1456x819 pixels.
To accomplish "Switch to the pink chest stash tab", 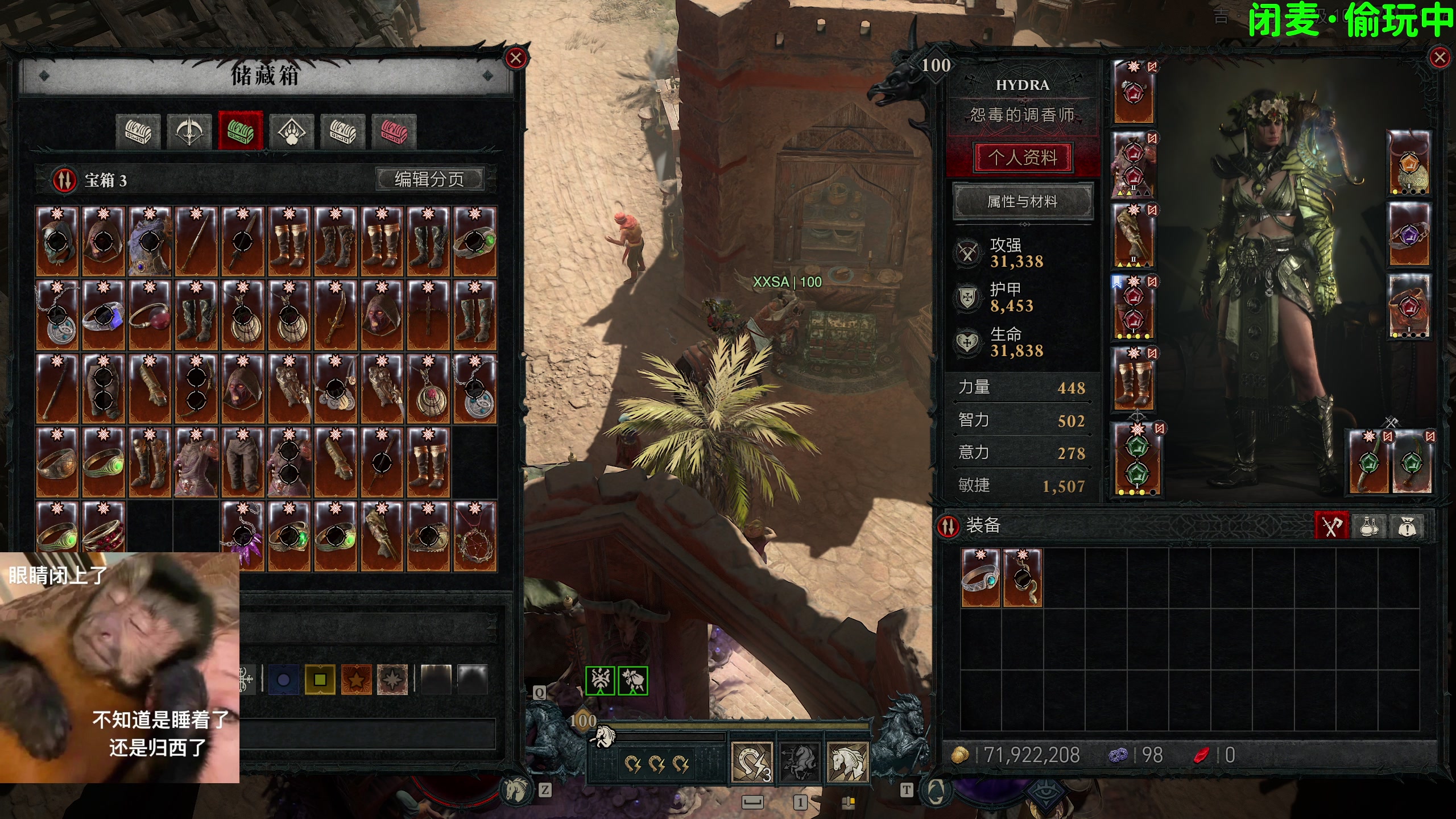I will pyautogui.click(x=394, y=131).
